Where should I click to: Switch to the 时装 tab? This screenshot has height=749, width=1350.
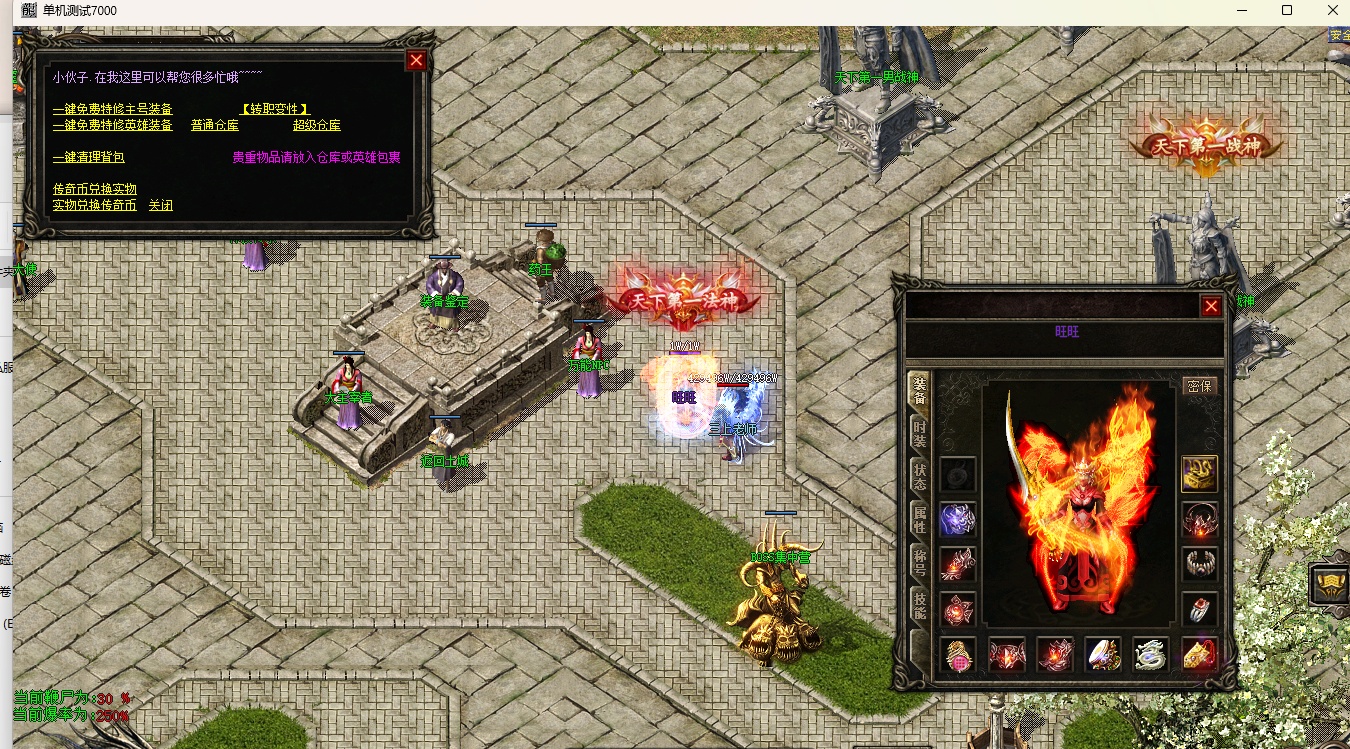click(919, 433)
